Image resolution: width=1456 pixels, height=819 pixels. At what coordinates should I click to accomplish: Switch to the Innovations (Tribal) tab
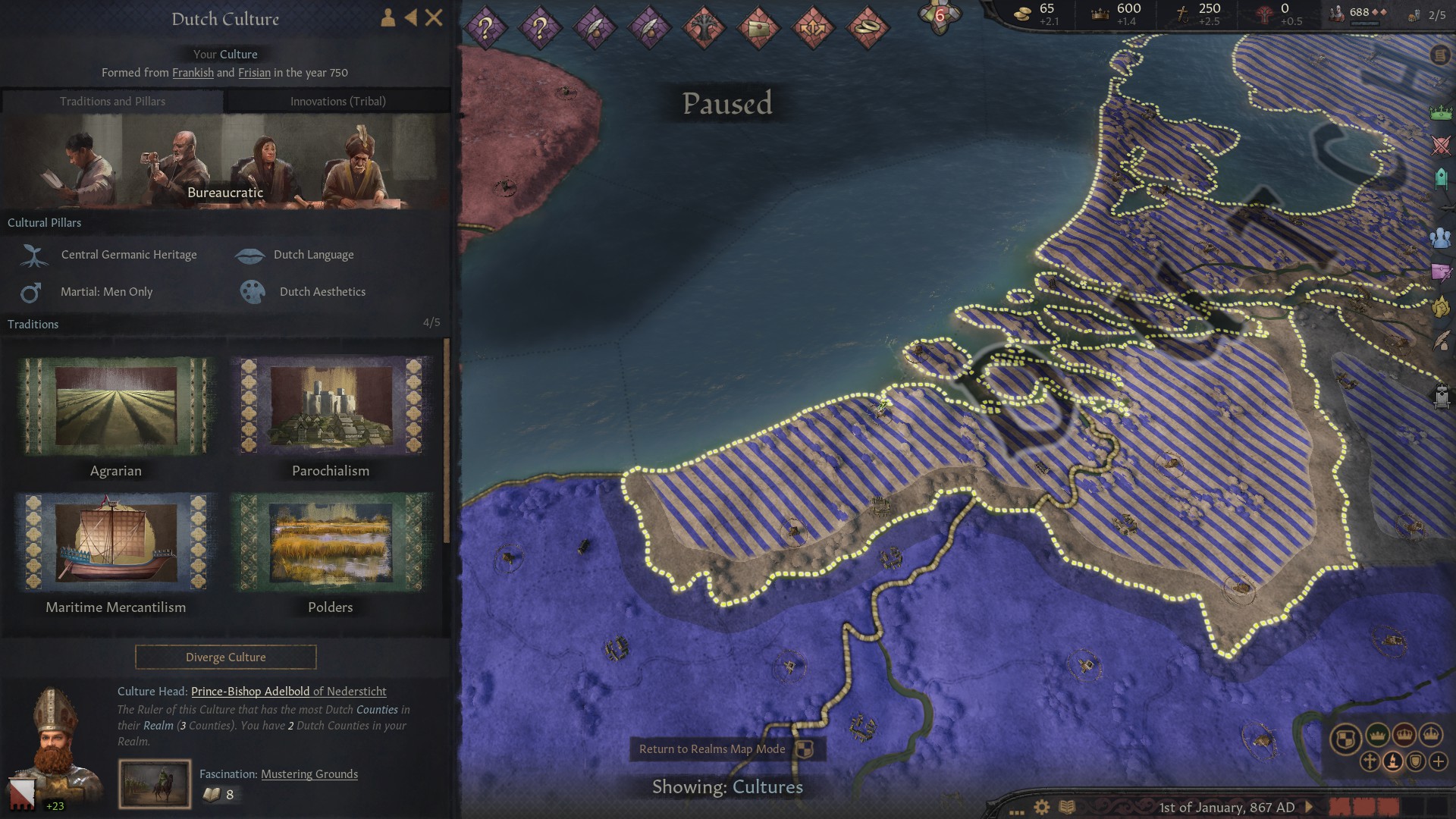(x=337, y=101)
